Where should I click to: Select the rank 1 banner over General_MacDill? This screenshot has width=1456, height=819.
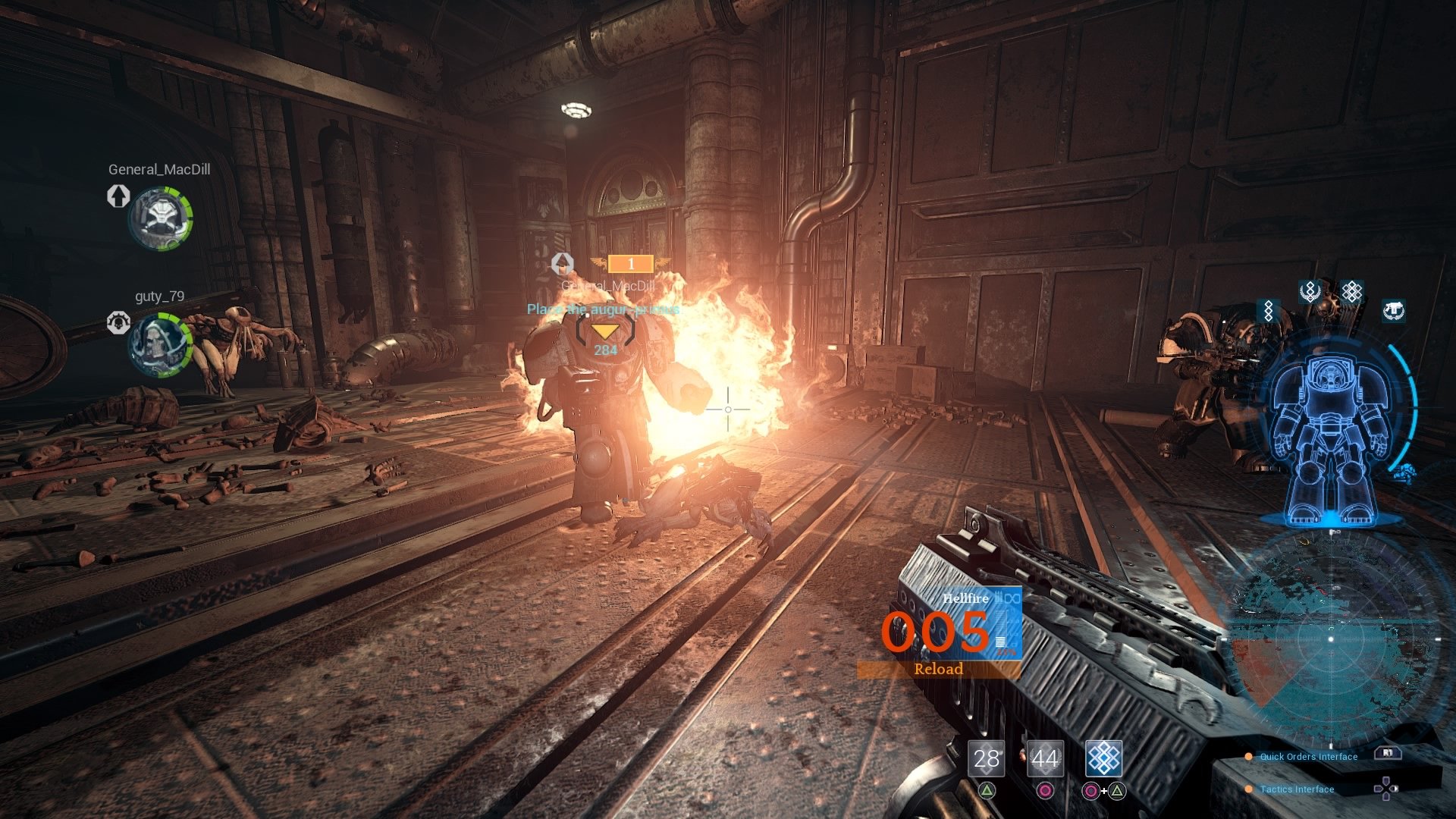pyautogui.click(x=630, y=264)
